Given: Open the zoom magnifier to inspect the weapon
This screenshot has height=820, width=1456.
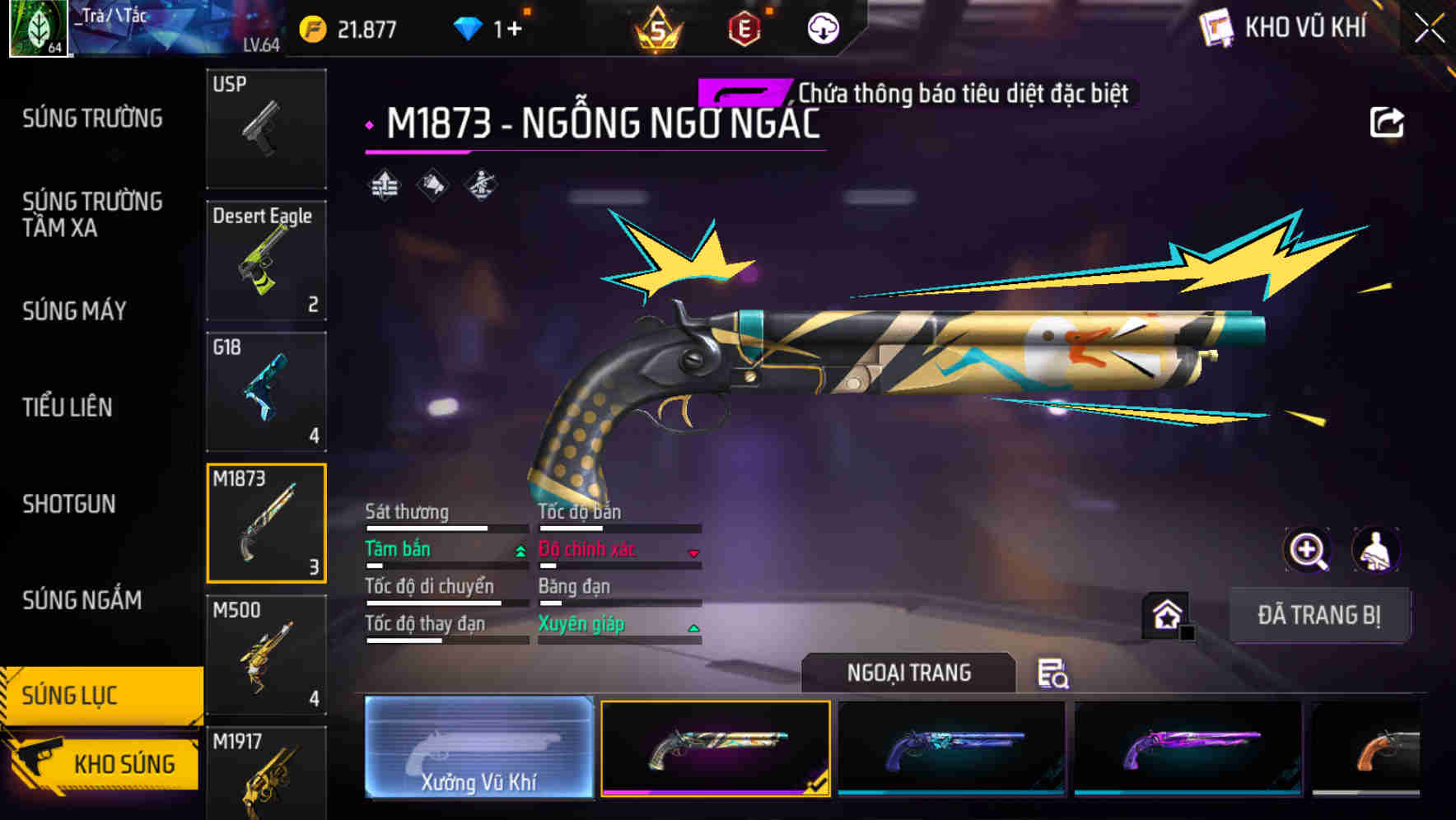Looking at the screenshot, I should [1309, 550].
